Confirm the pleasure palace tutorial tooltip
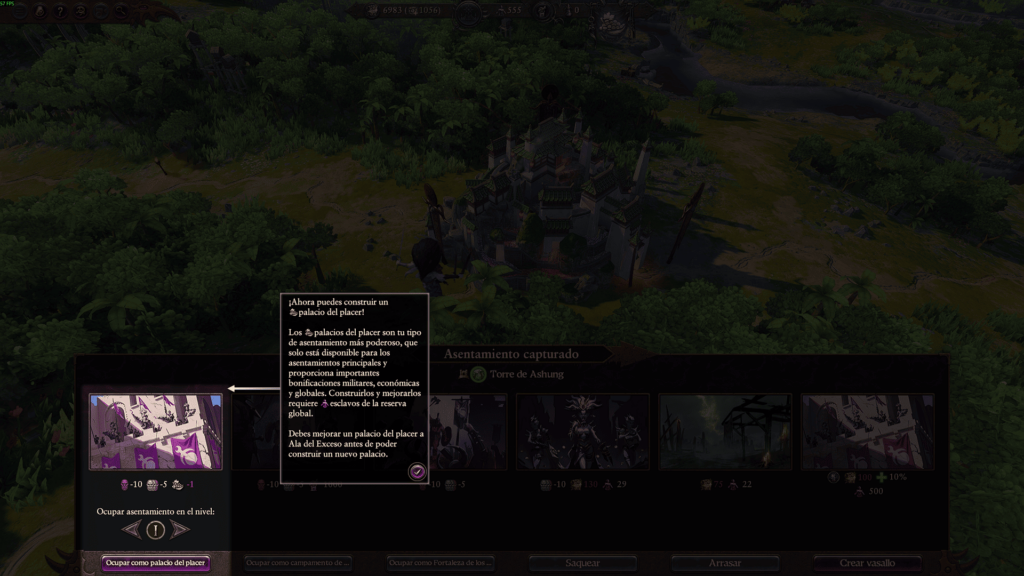The width and height of the screenshot is (1024, 576). coord(417,472)
